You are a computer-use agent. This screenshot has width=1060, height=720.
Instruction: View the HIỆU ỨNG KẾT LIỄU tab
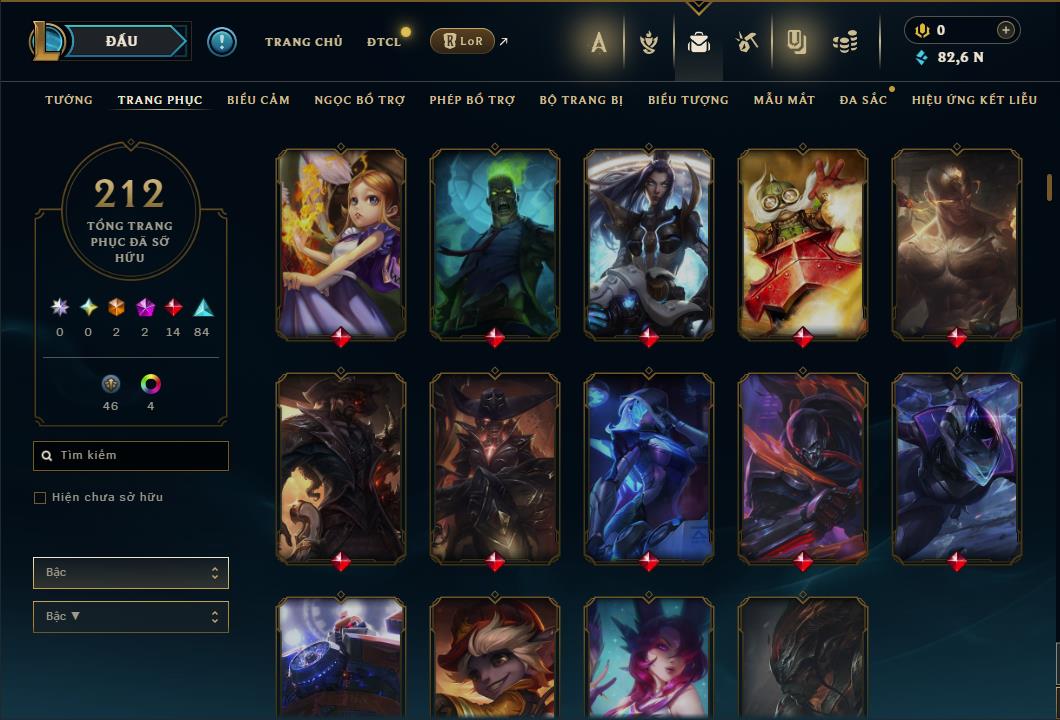tap(974, 100)
